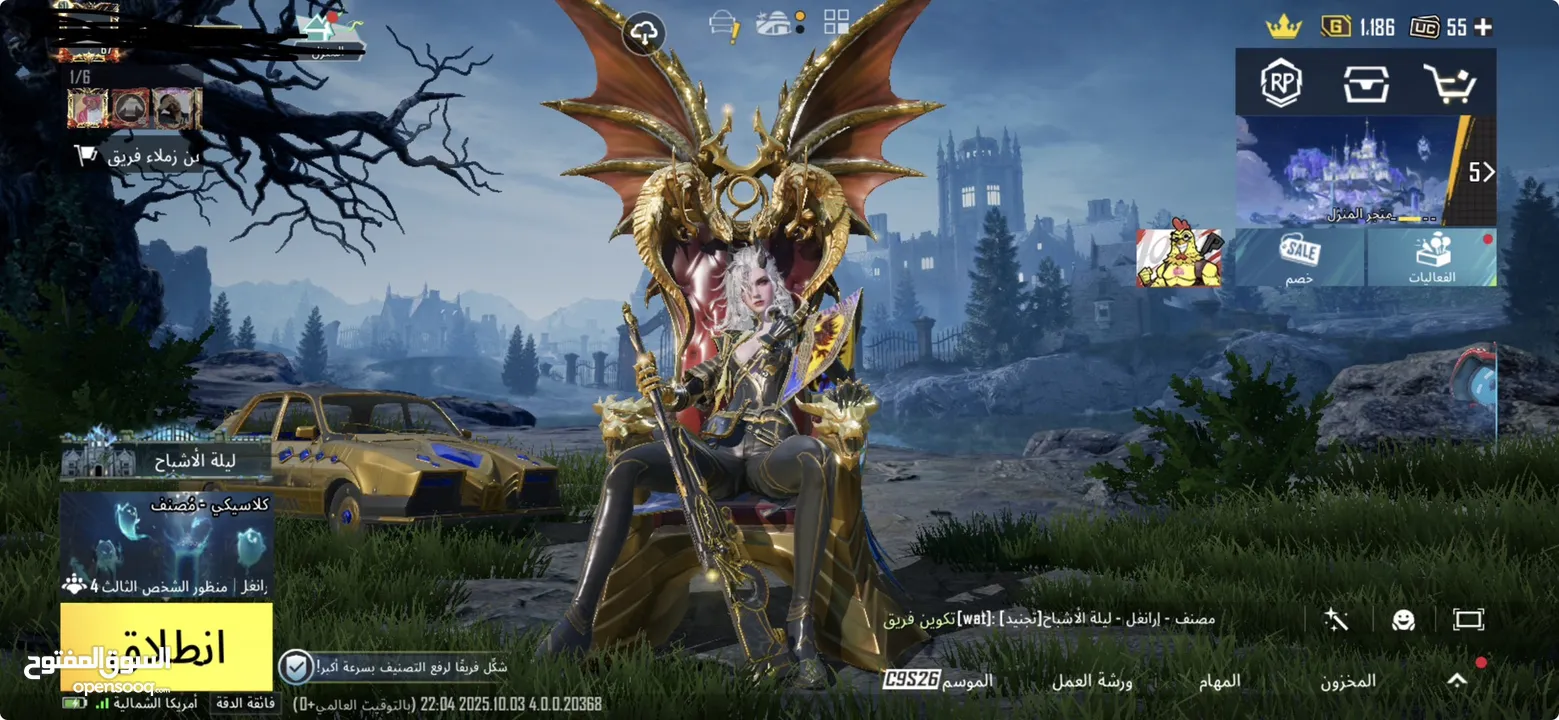The width and height of the screenshot is (1559, 720).
Task: Open the missions (المهام) tab
Action: [1220, 681]
